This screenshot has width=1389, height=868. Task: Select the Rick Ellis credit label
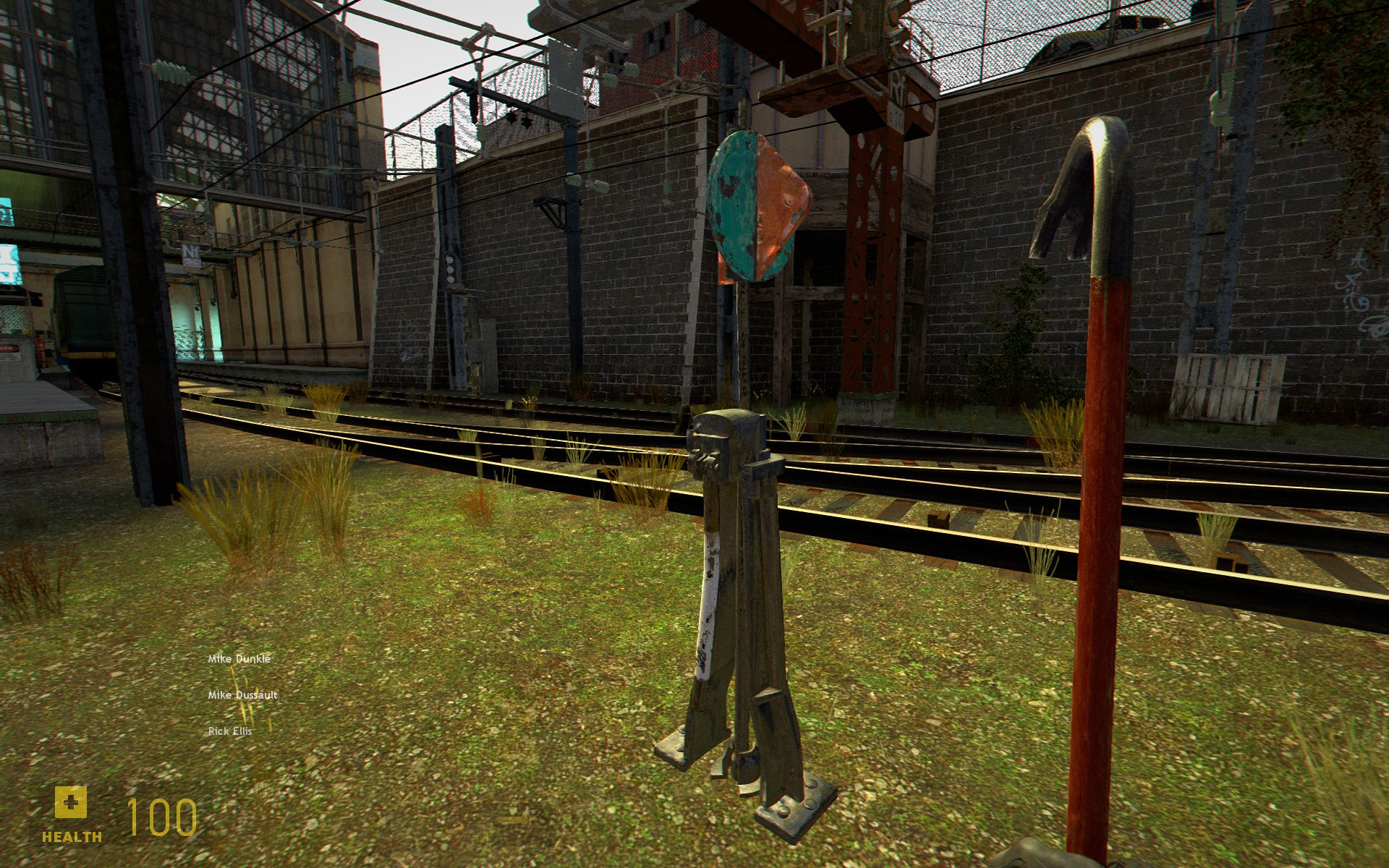click(x=229, y=732)
